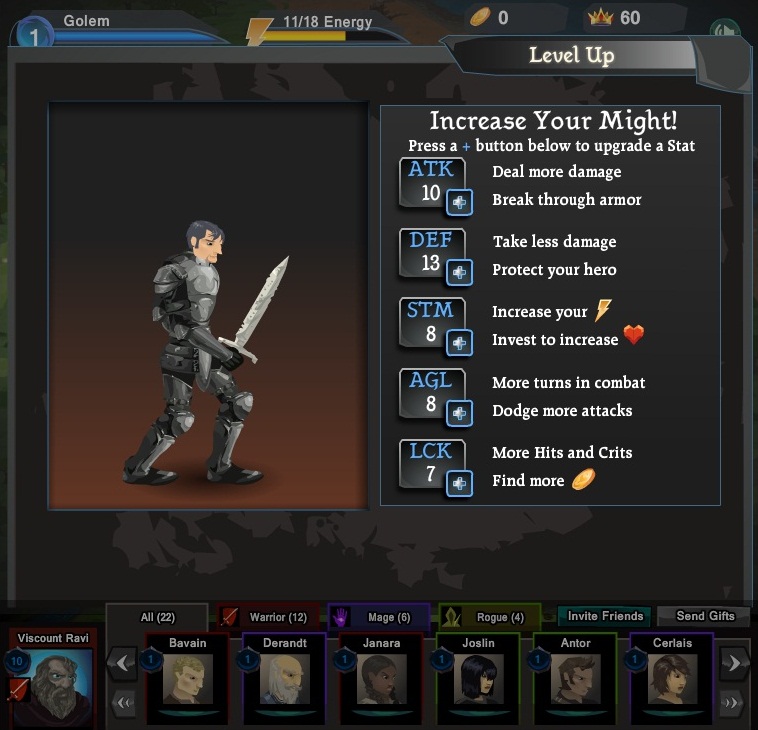
Task: Choose Derandt from the friend bar
Action: click(x=284, y=679)
